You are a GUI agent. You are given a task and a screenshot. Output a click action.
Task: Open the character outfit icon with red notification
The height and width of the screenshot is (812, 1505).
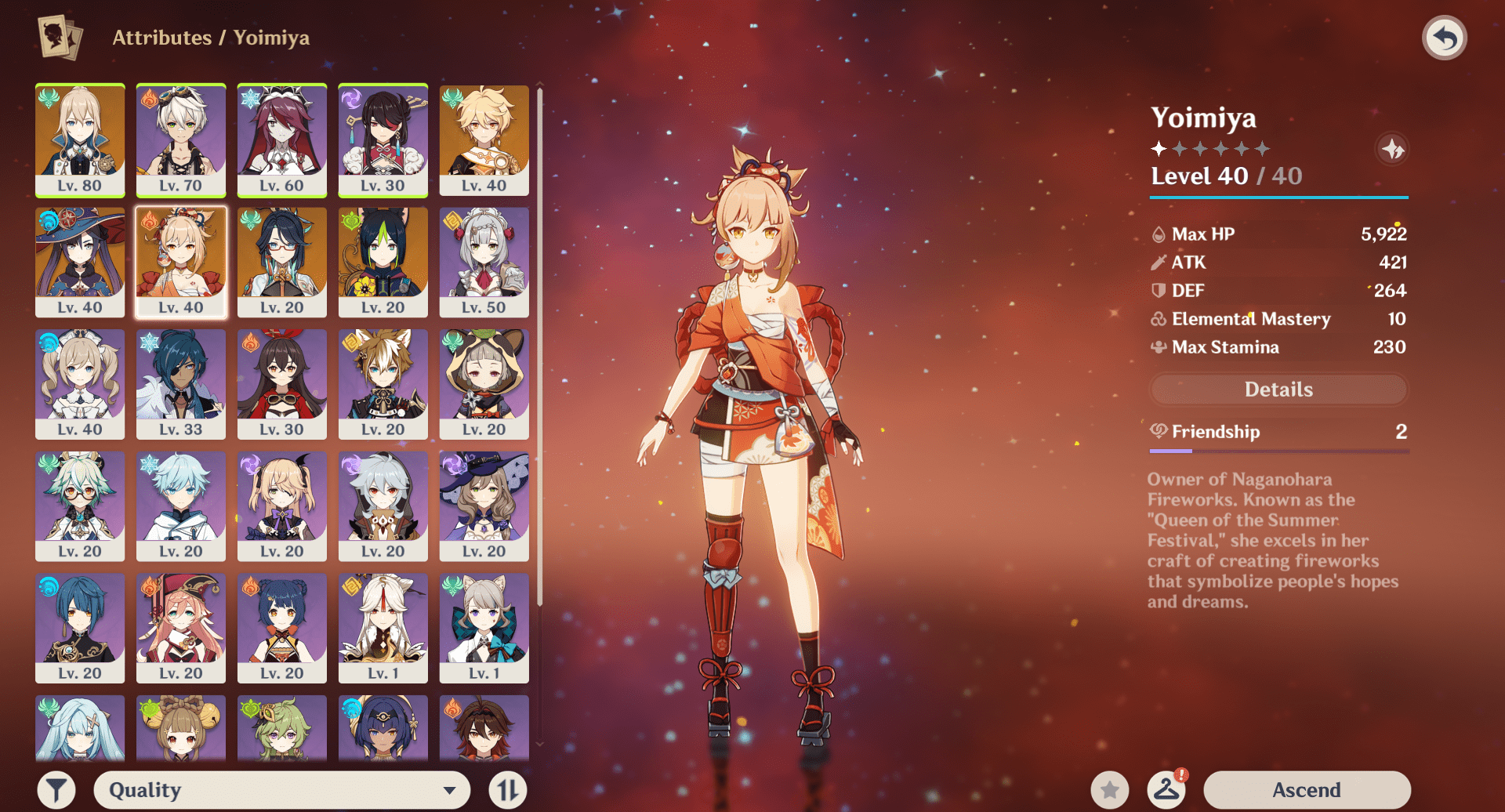click(1167, 789)
